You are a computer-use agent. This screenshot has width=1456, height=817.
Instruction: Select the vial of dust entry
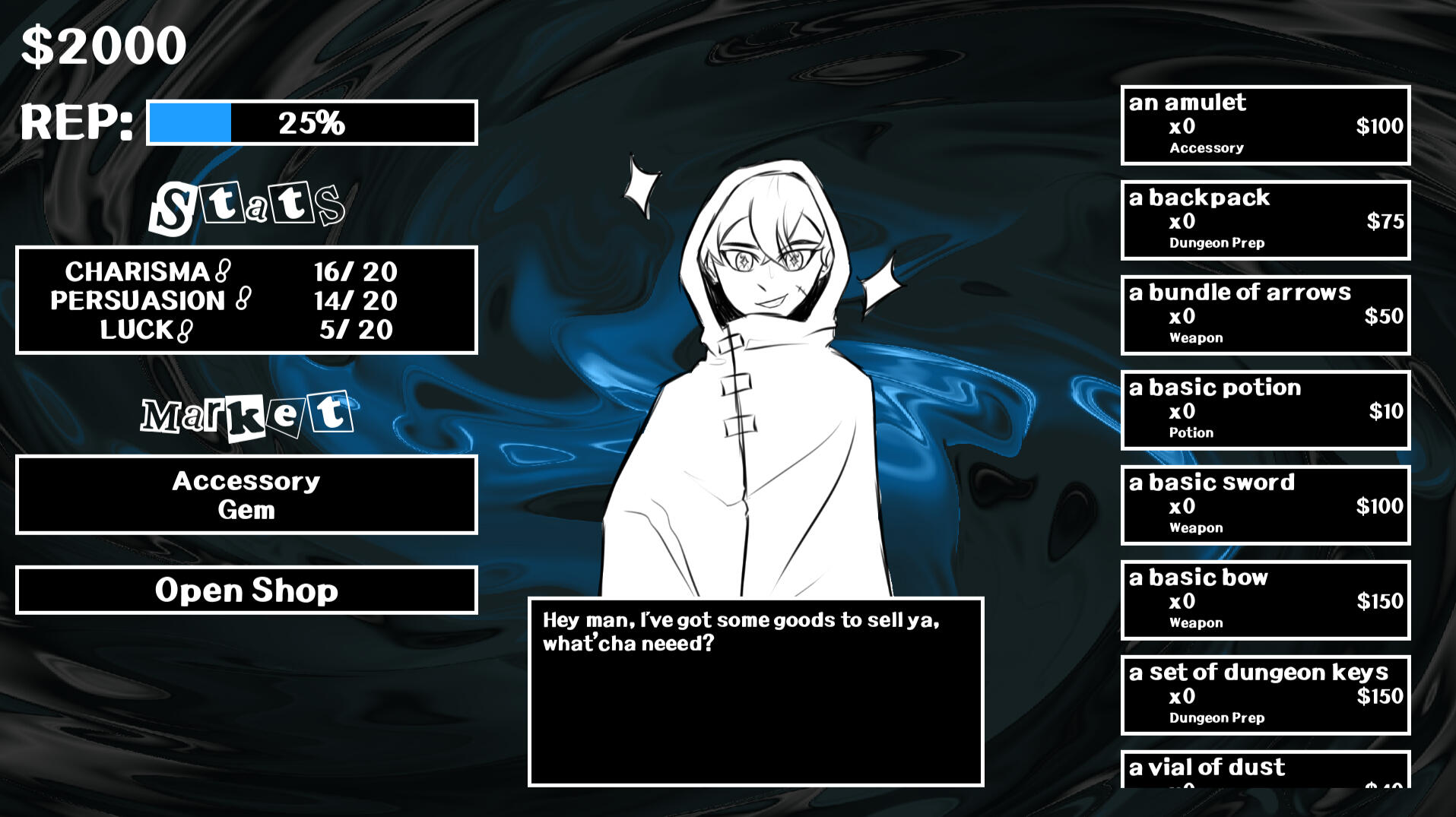pos(1265,769)
